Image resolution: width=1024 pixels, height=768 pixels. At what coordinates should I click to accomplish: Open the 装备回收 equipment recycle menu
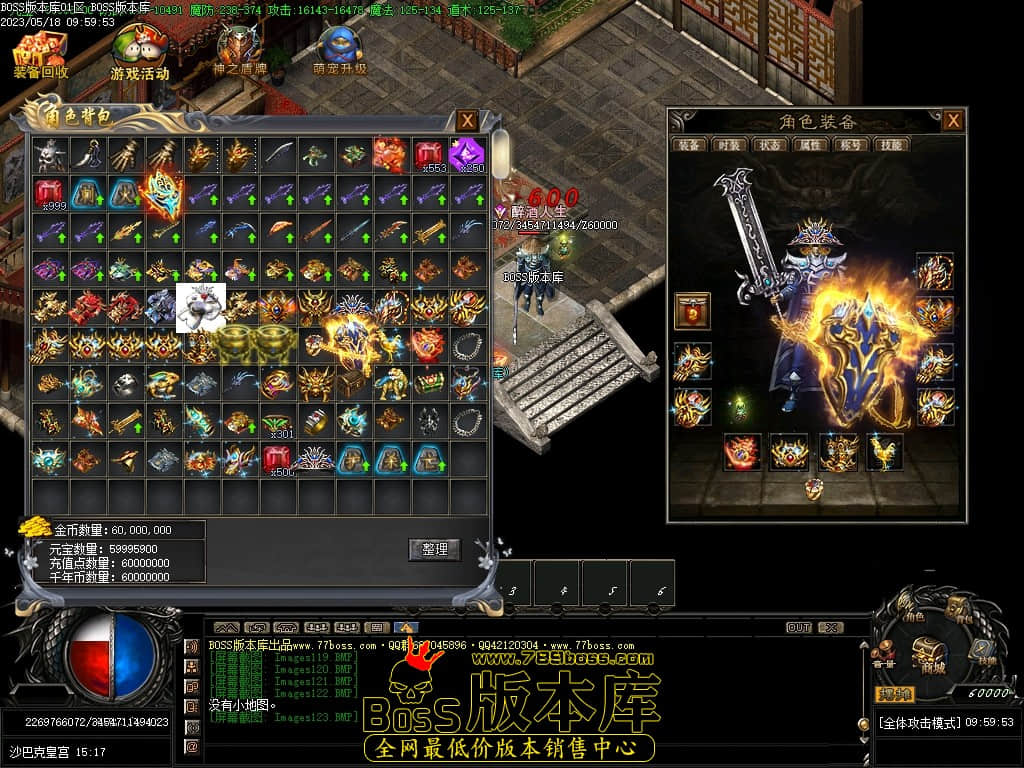pos(40,55)
